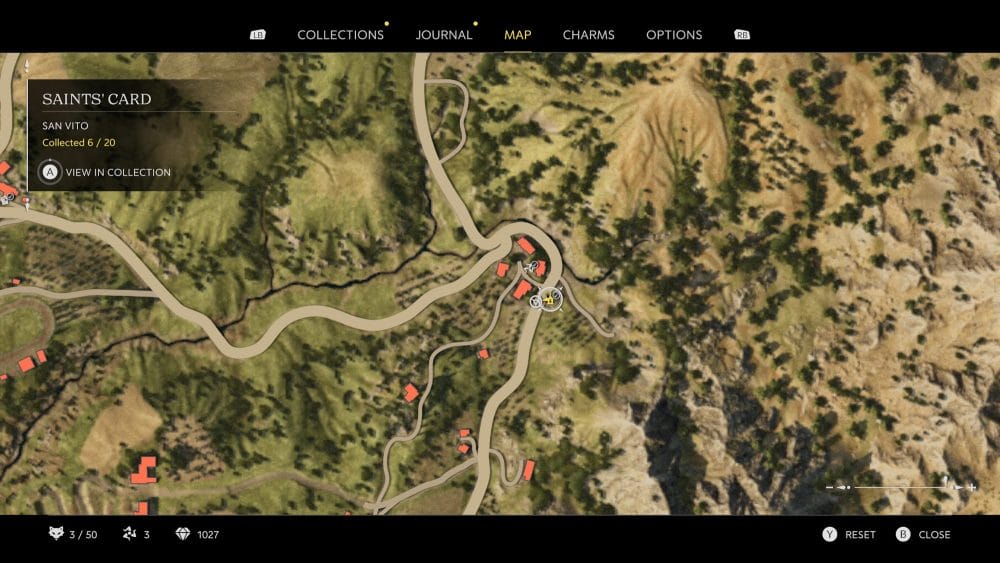Open the Collections tab
Screen dimensions: 1000x563
(340, 35)
